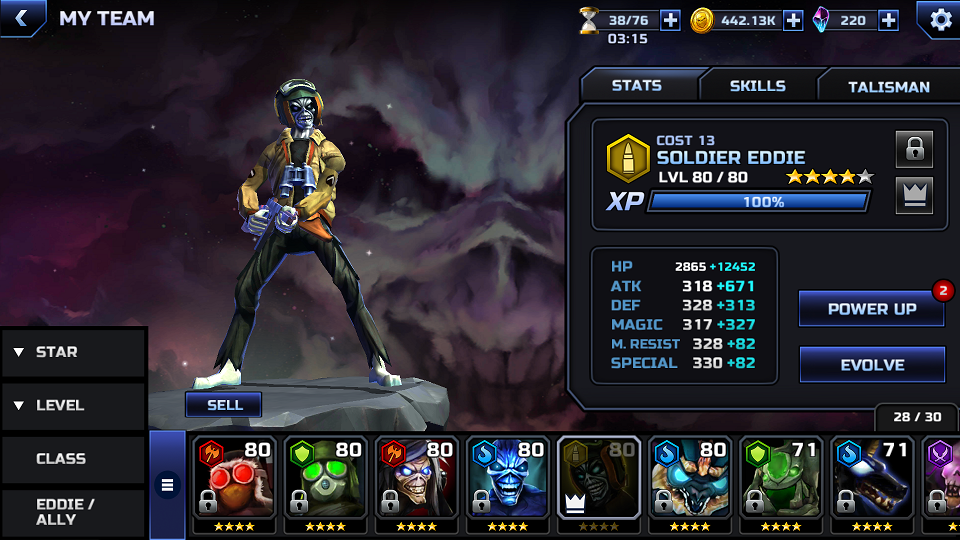Switch to the Stats tab
Image resolution: width=960 pixels, height=540 pixels.
(637, 86)
